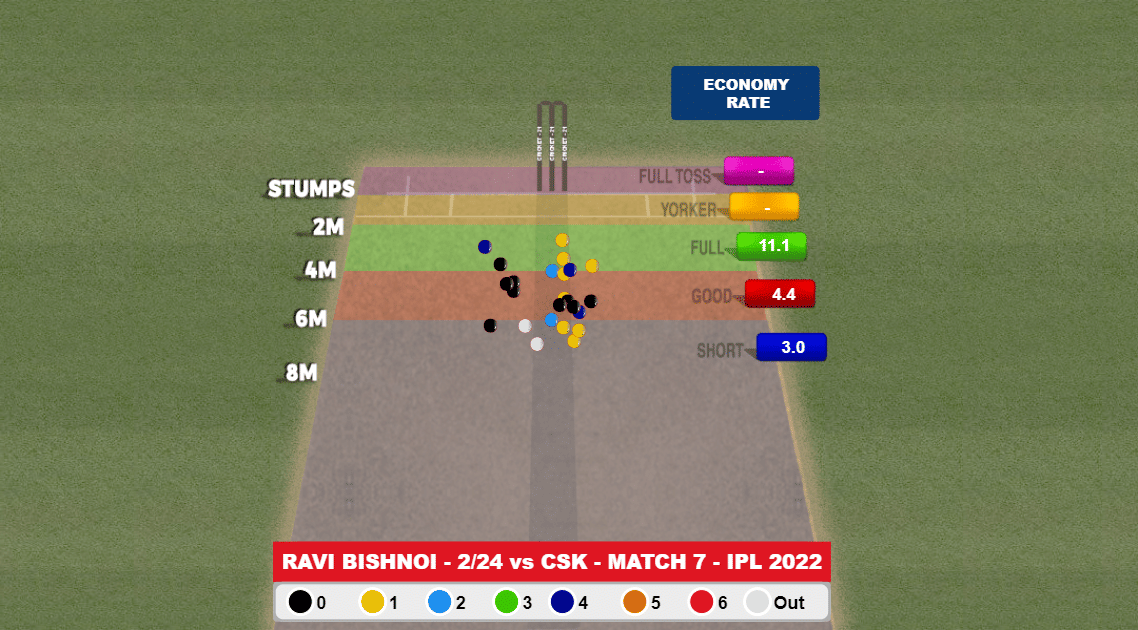This screenshot has height=630, width=1138.
Task: Choose the orange 5 runs legend entry
Action: click(633, 602)
